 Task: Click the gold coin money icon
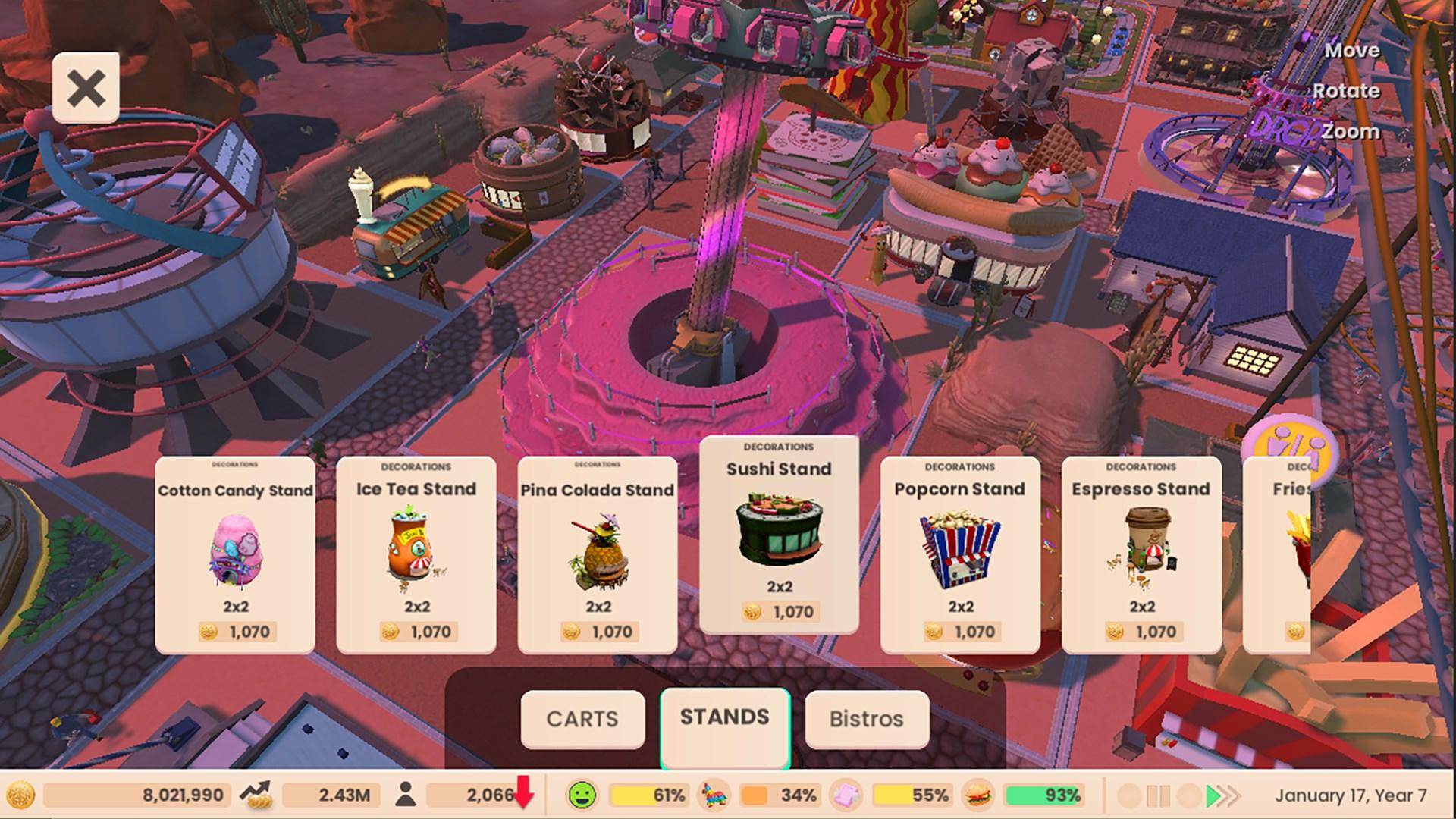pos(20,795)
